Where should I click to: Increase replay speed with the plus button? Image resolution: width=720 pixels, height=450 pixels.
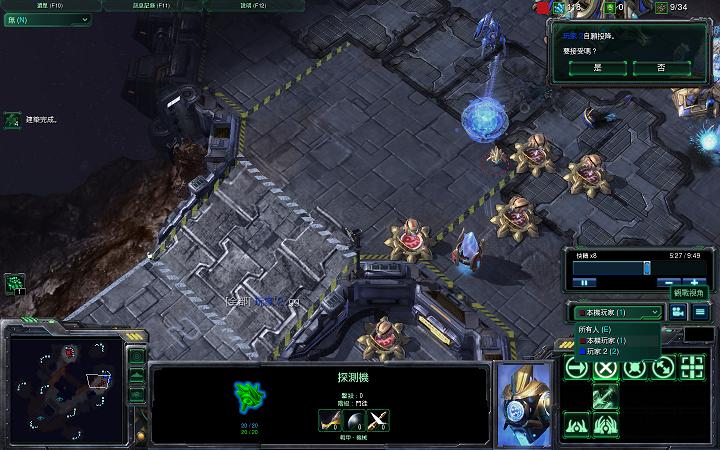(x=694, y=282)
